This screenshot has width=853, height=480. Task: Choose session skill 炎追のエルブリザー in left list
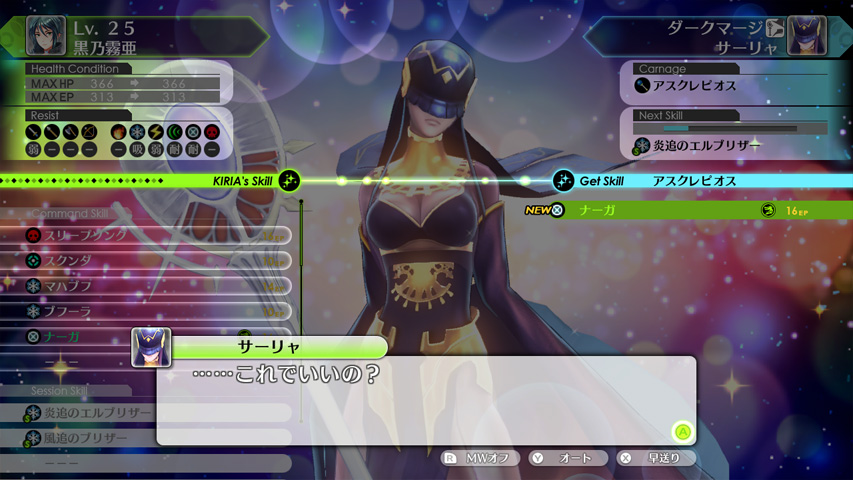coord(150,412)
